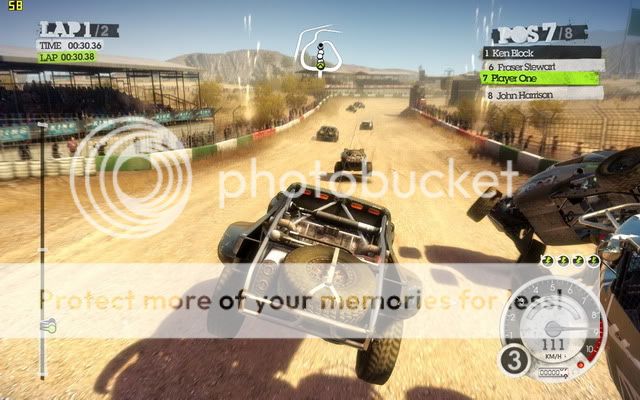Select Ken Block in the standings

click(x=541, y=51)
